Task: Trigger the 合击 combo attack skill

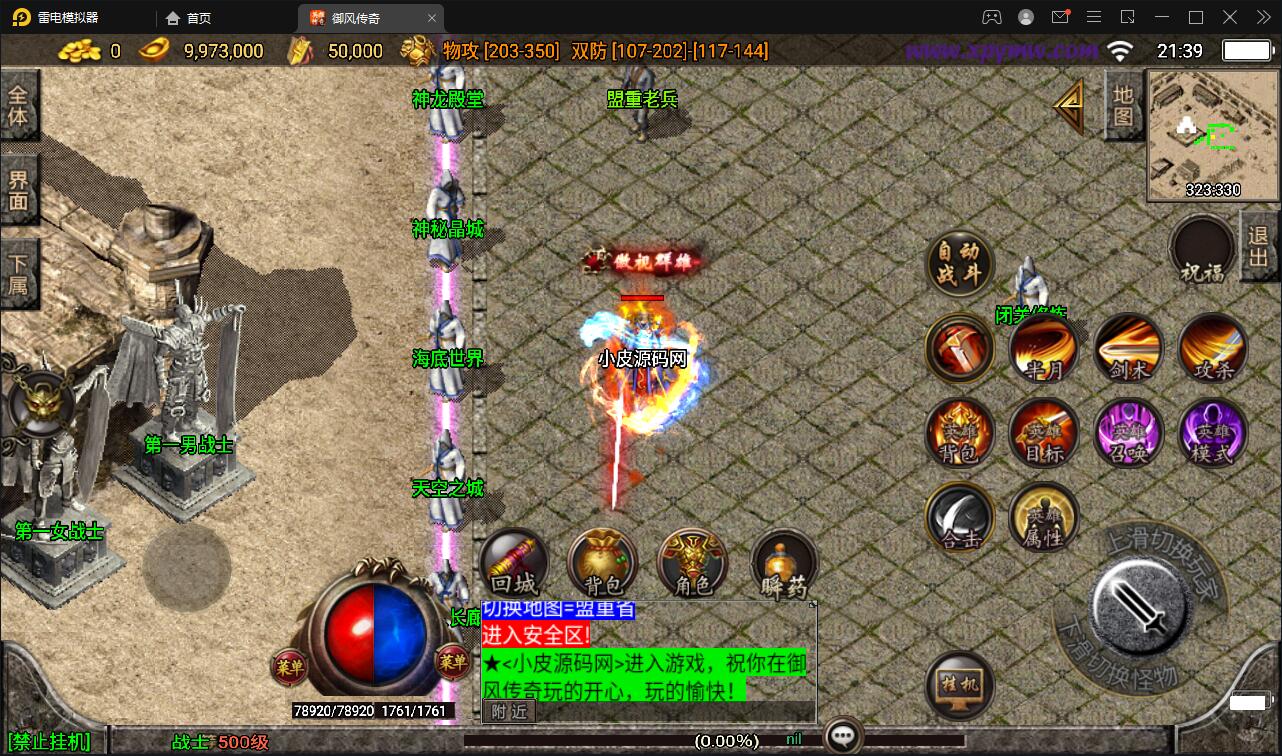Action: click(x=960, y=517)
